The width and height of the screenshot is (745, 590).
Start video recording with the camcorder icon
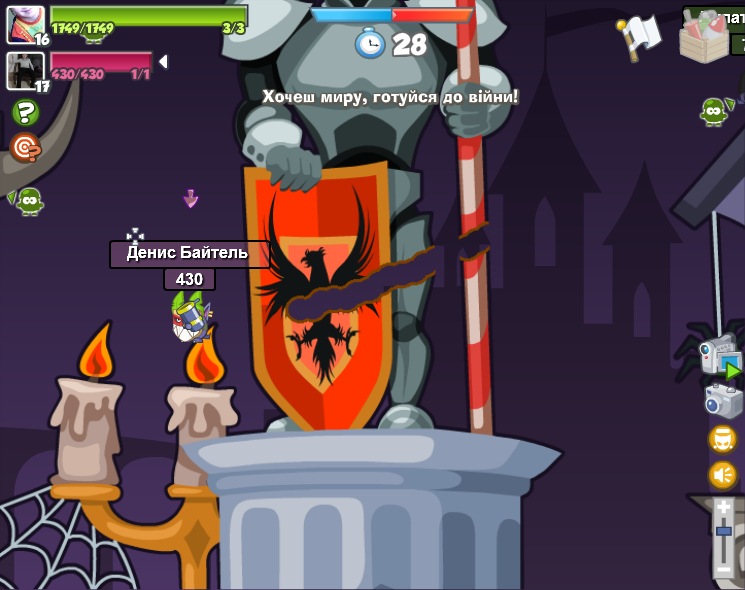[720, 357]
